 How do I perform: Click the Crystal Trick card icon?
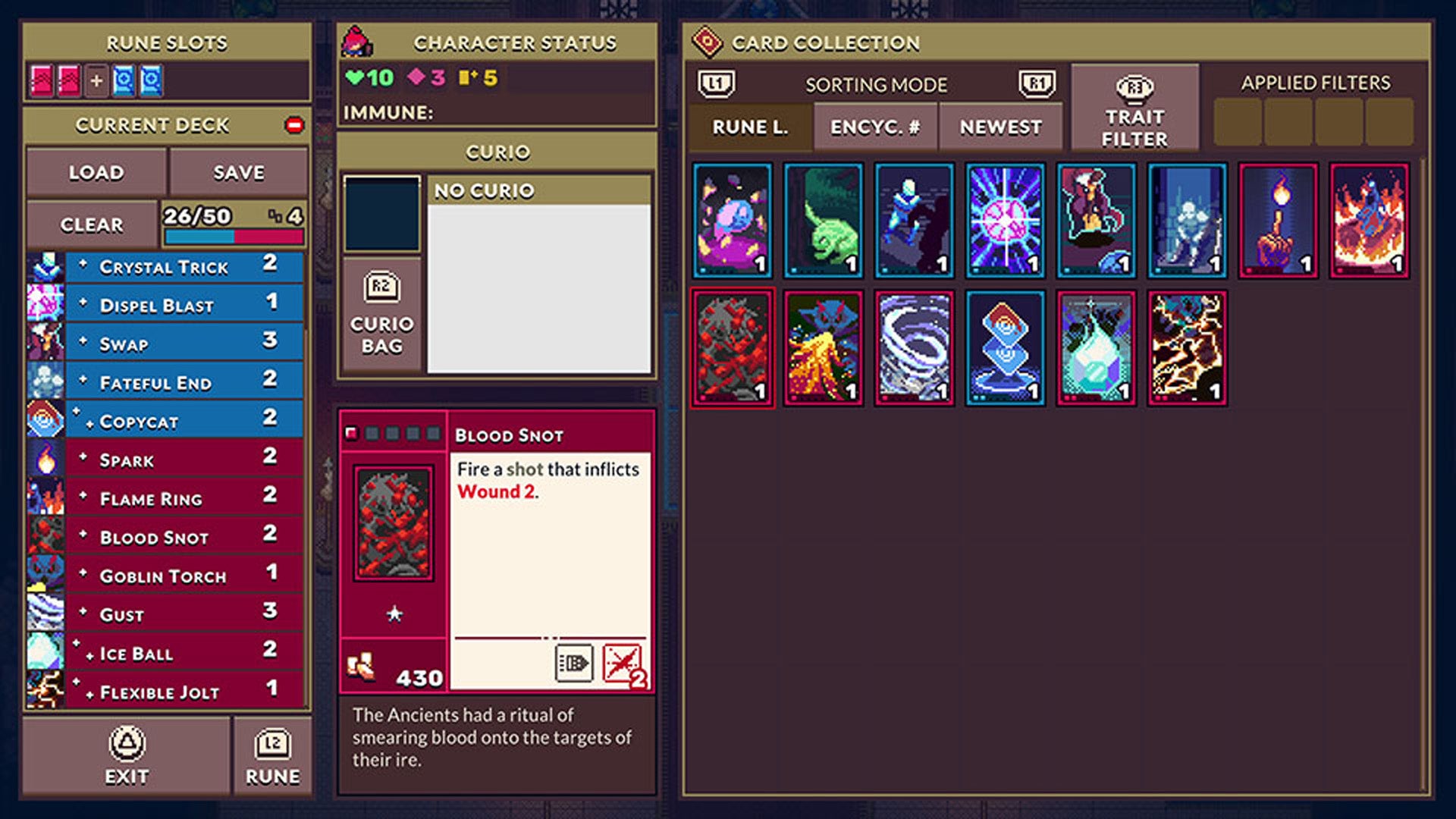click(x=45, y=266)
